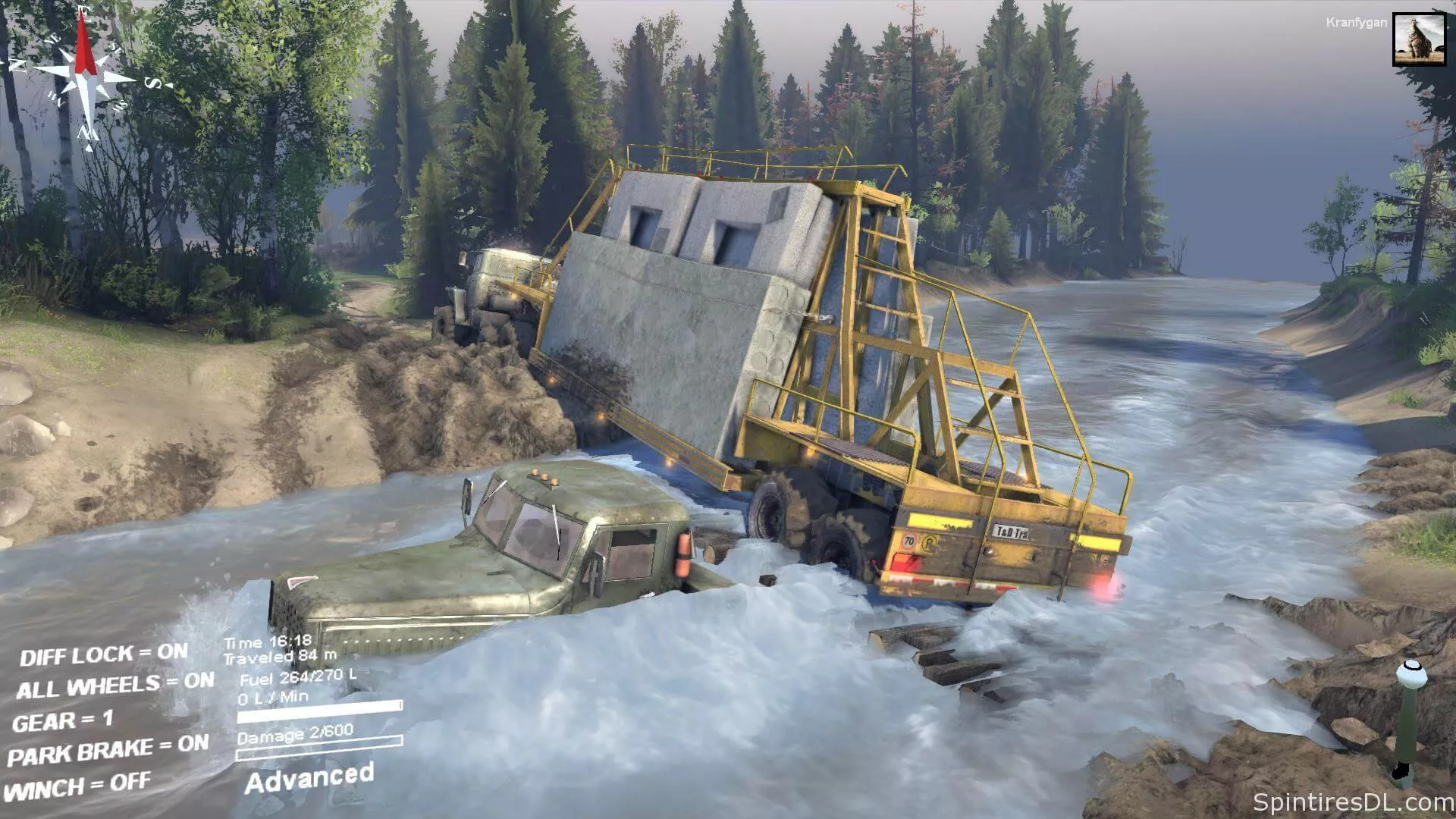
Task: Turn on the WINCH option
Action: (79, 786)
